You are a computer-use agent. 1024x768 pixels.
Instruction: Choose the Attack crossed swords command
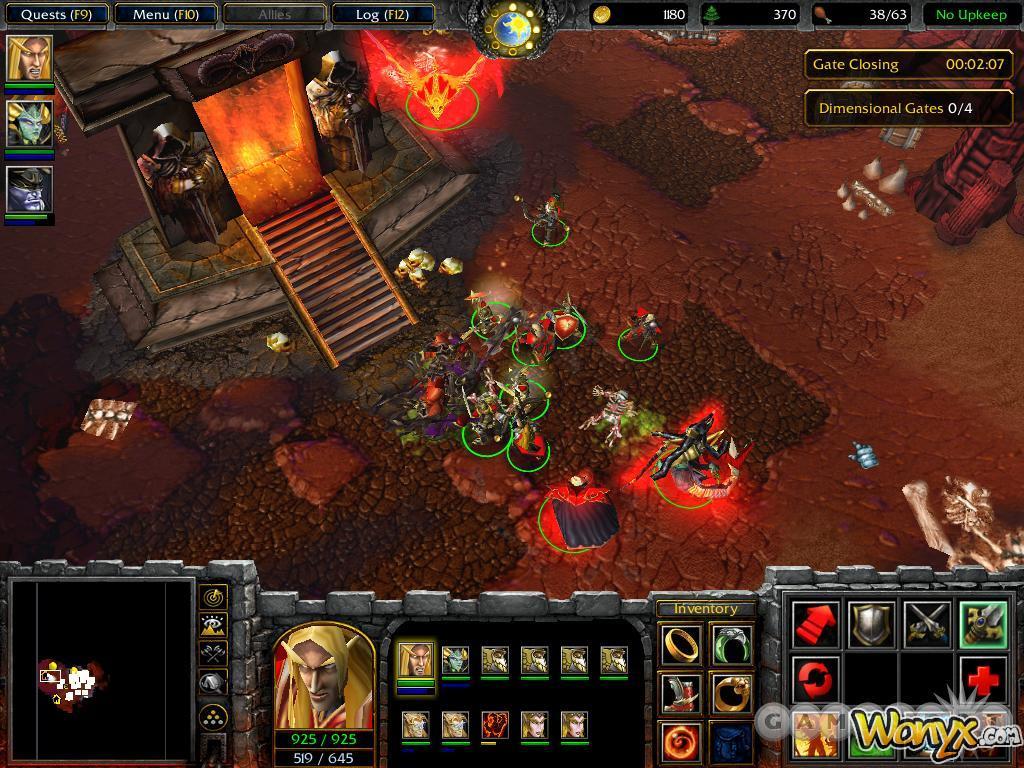point(927,624)
